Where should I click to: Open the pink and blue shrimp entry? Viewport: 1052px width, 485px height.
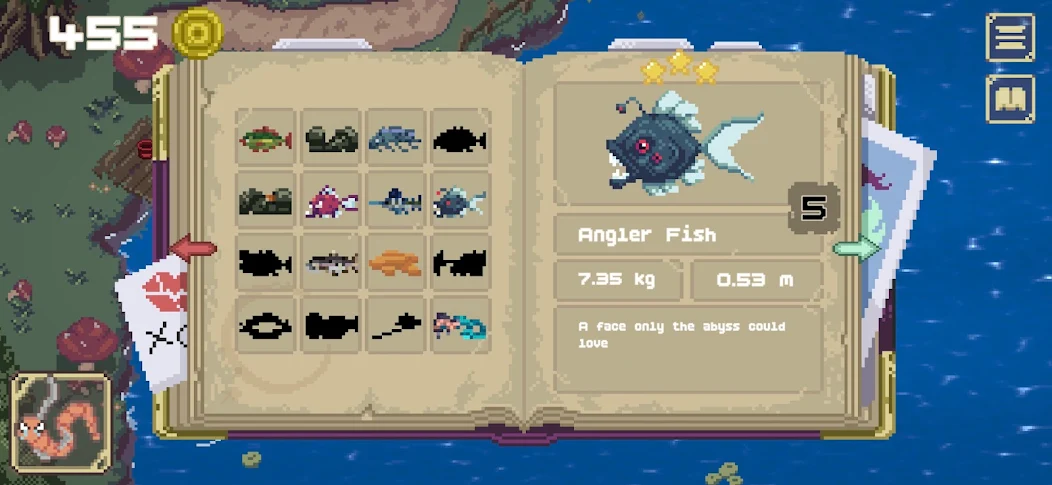coord(460,325)
